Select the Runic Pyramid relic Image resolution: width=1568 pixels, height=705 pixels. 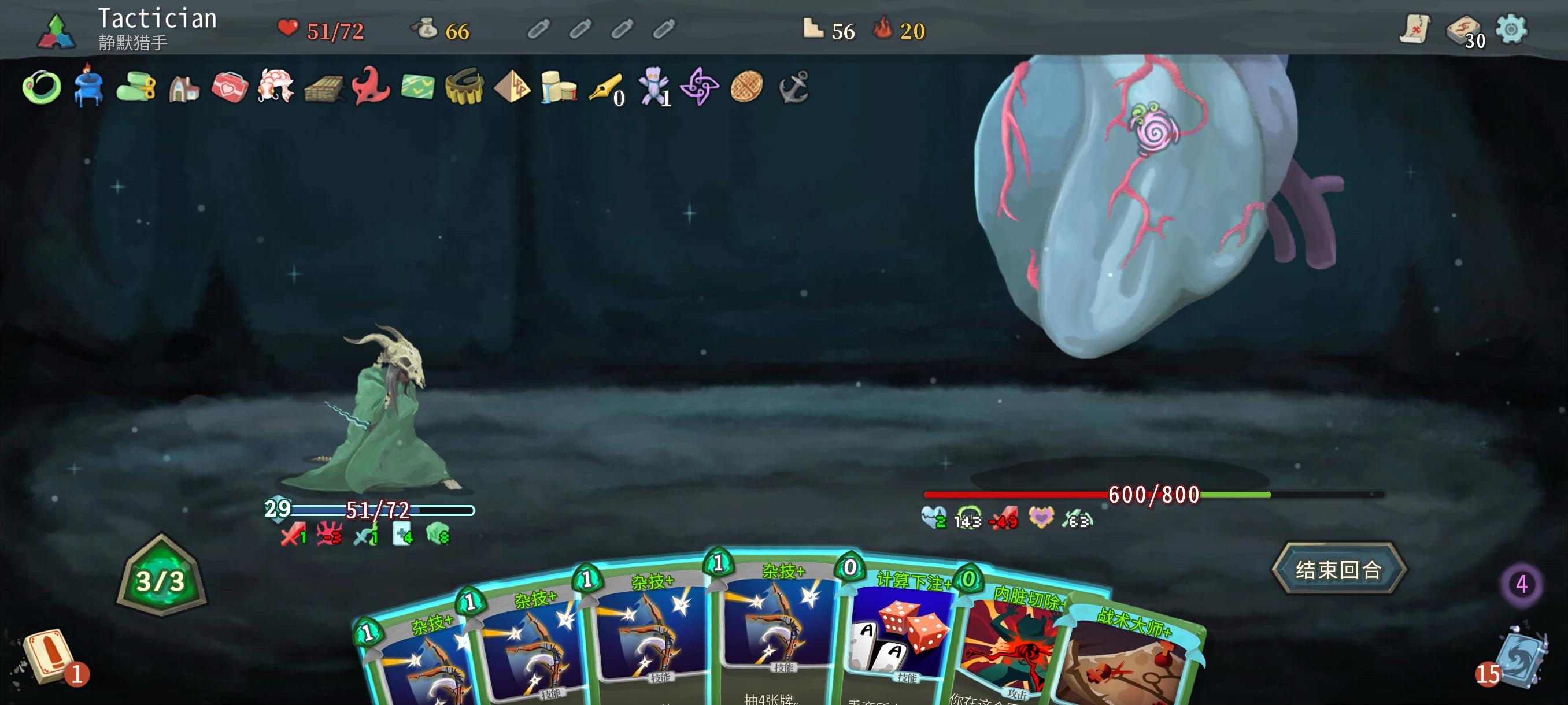(x=511, y=88)
